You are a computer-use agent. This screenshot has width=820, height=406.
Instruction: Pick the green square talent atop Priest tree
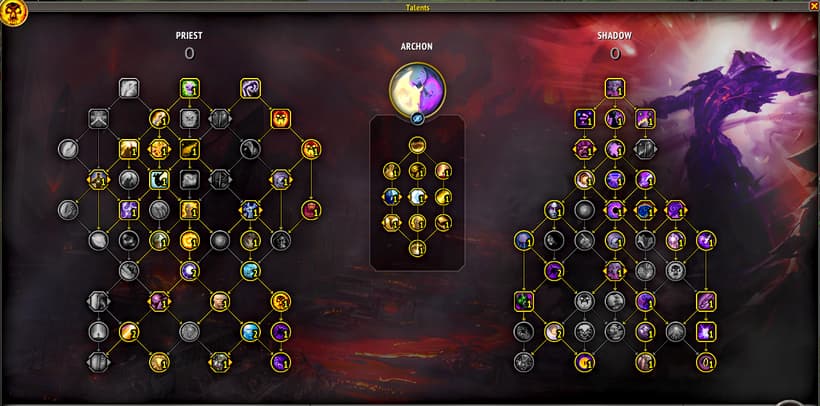tap(190, 88)
